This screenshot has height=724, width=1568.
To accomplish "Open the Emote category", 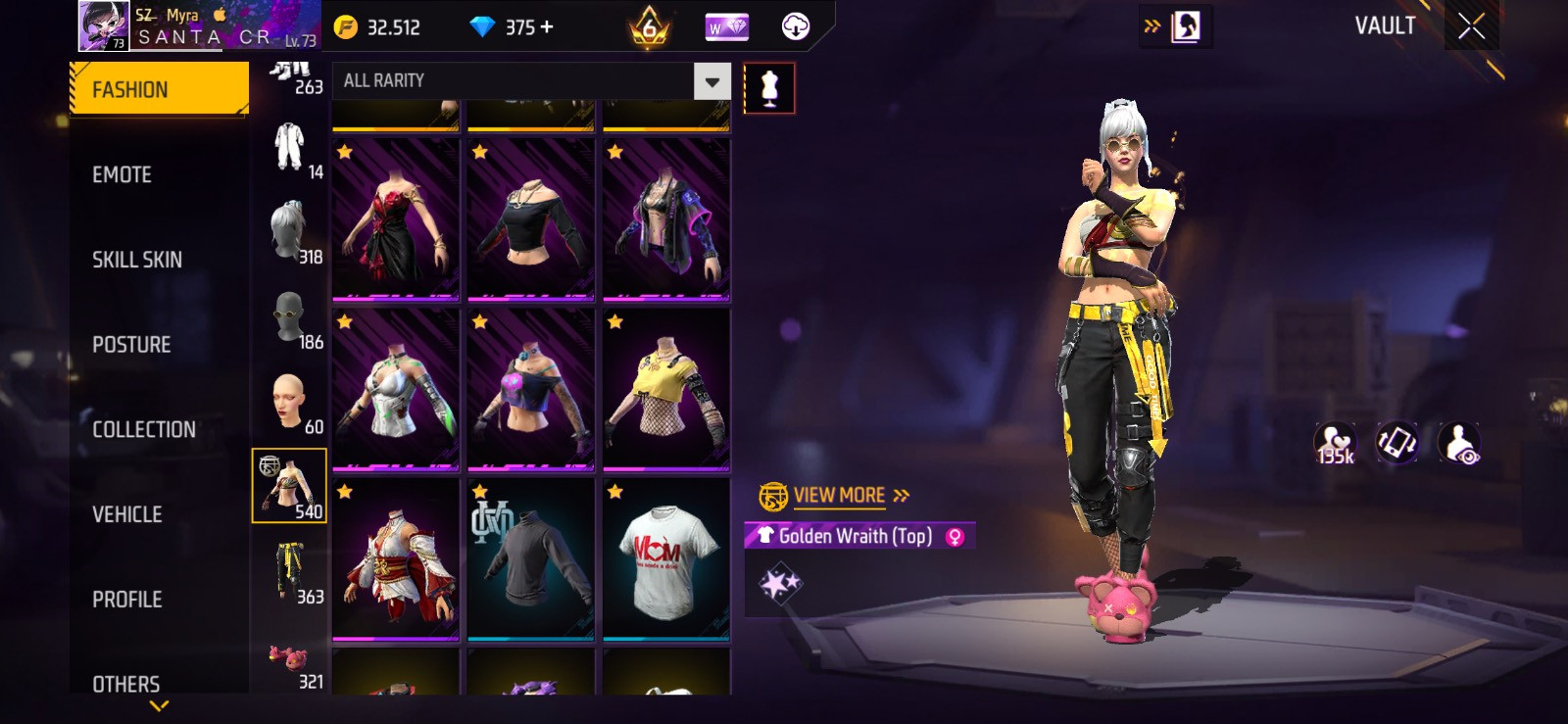I will [x=122, y=175].
